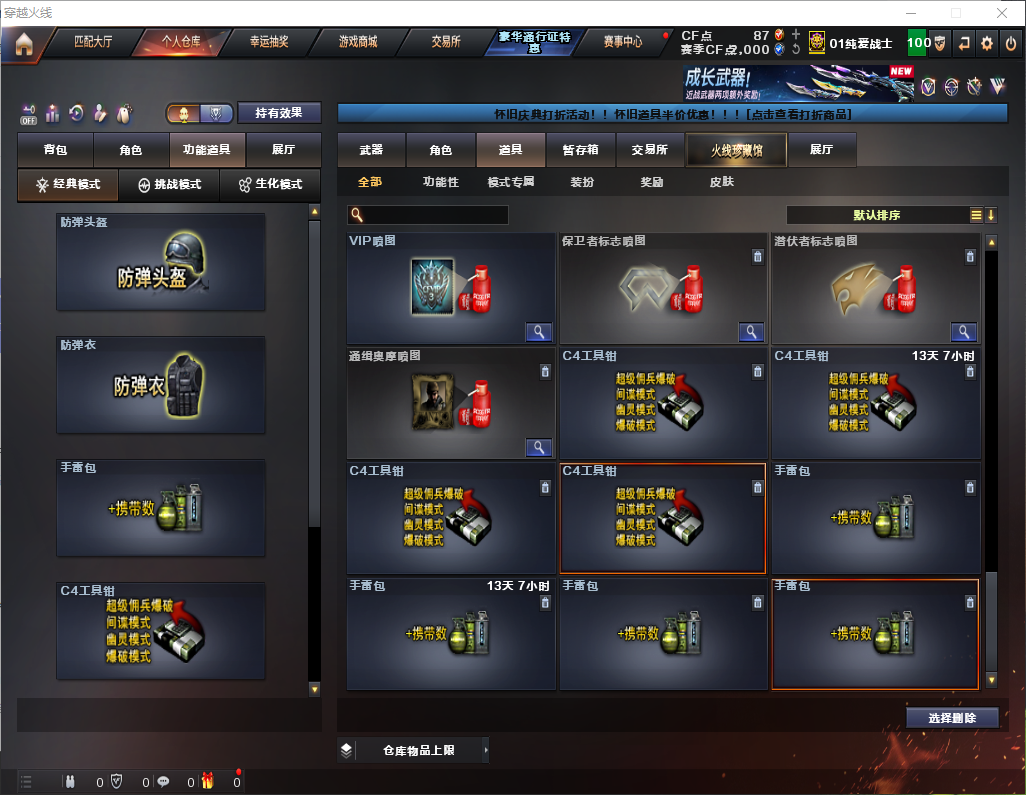Filter items by 功能性 category
This screenshot has width=1026, height=795.
[440, 182]
